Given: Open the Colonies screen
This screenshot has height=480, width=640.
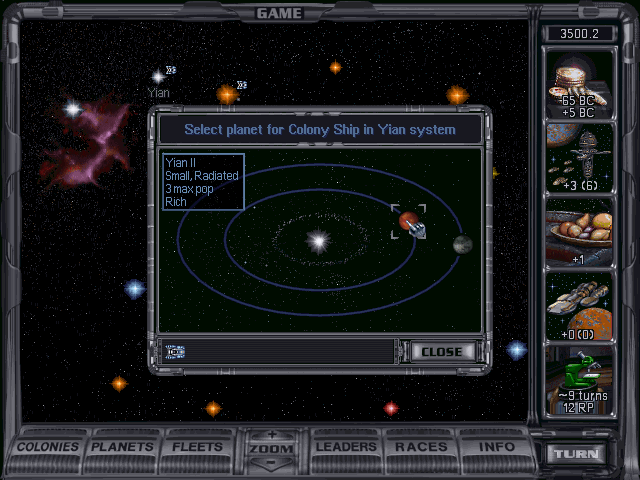Looking at the screenshot, I should tap(48, 447).
